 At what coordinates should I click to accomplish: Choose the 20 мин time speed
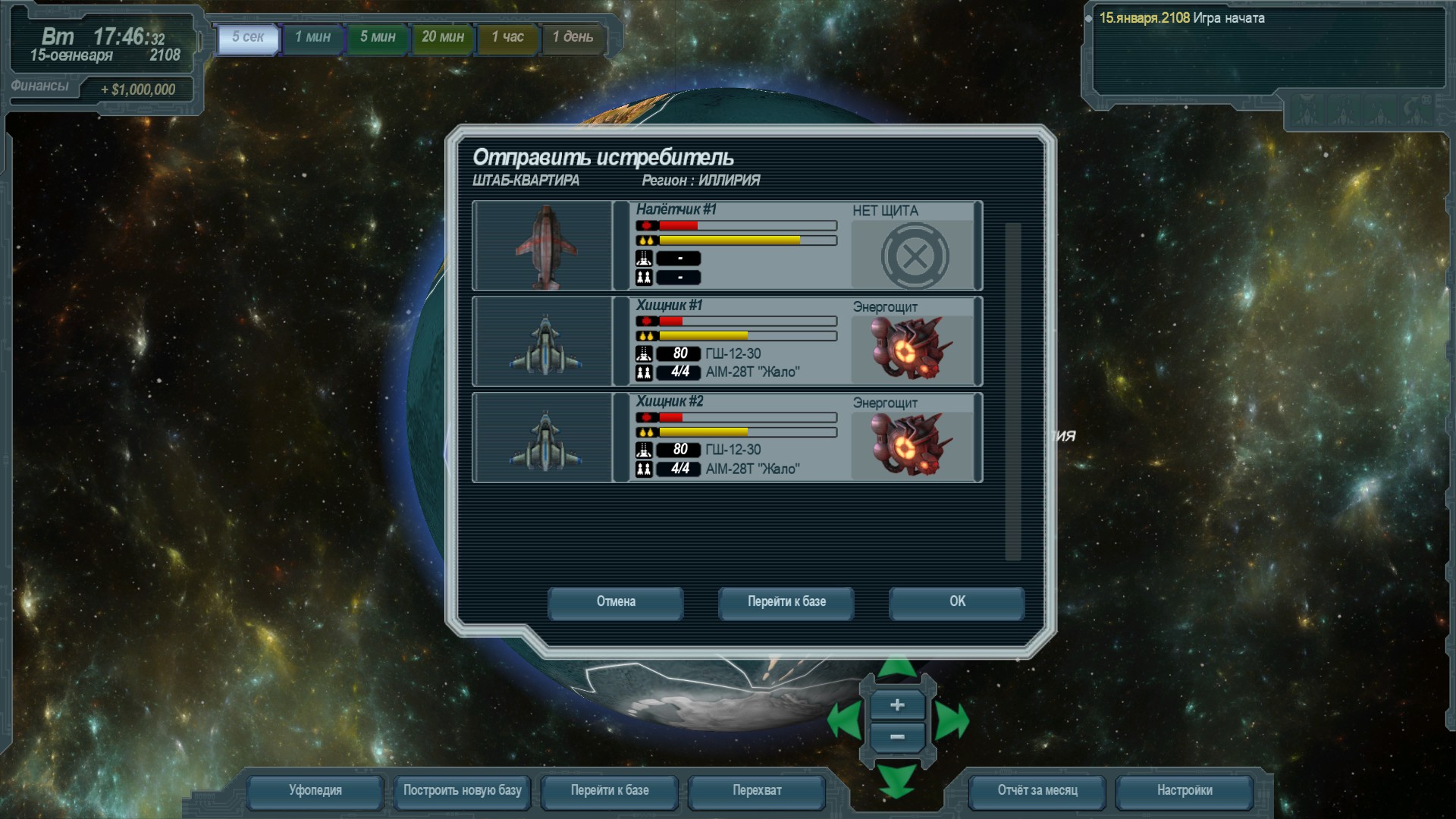tap(443, 38)
